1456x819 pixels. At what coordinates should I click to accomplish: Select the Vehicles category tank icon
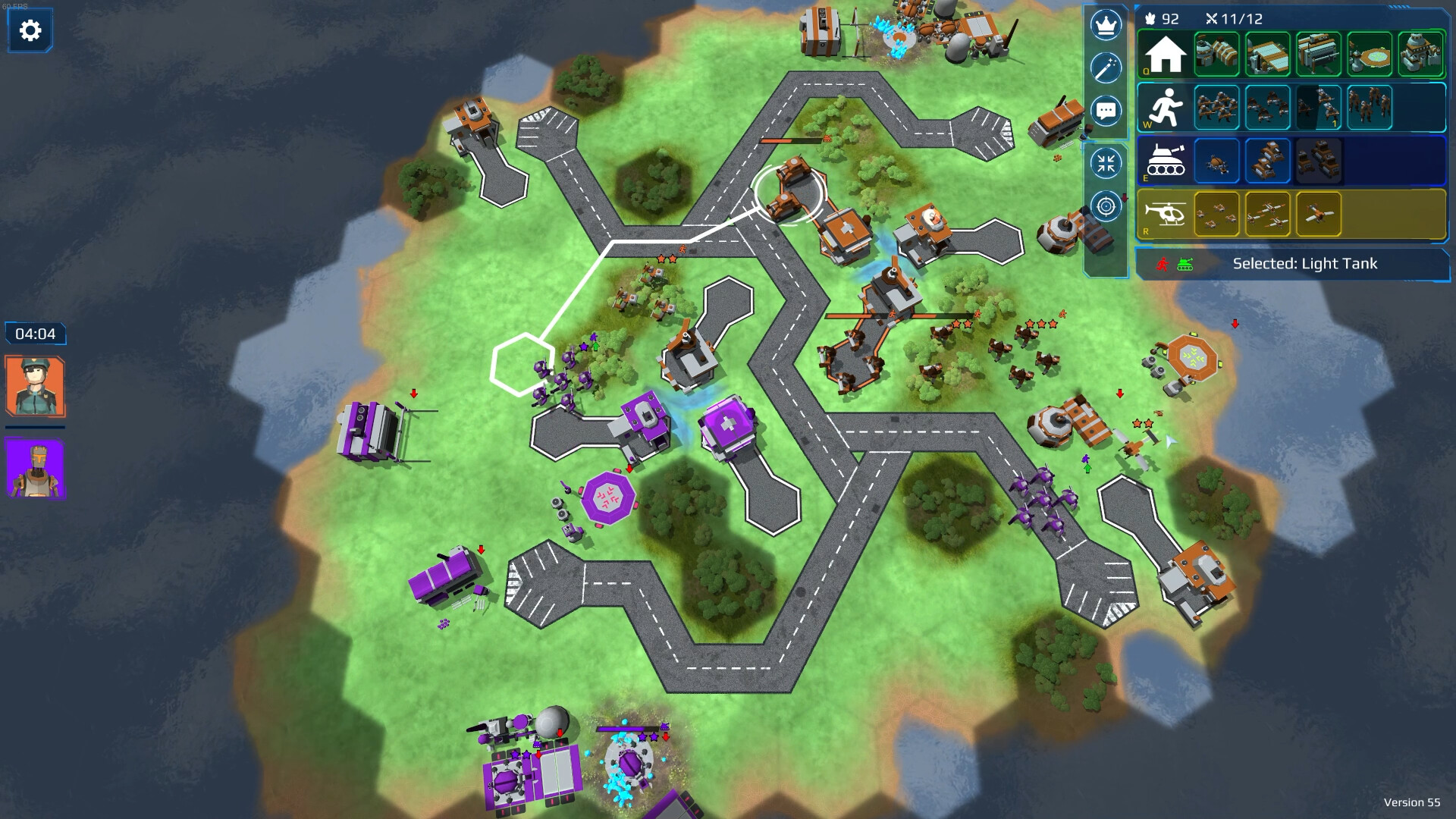tap(1168, 161)
